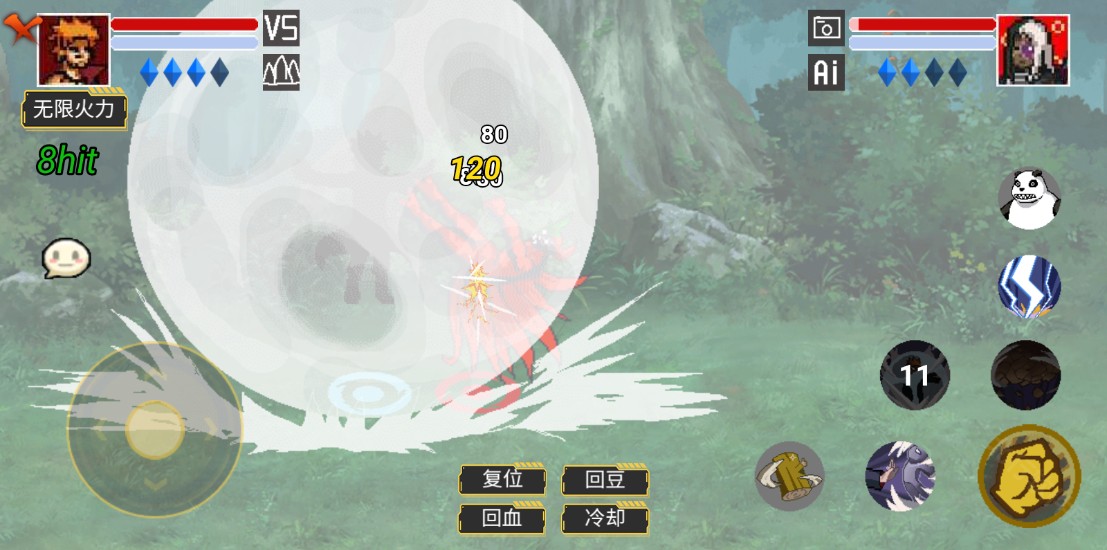Viewport: 1107px width, 550px height.
Task: Open the chat emoji bubble
Action: 66,259
